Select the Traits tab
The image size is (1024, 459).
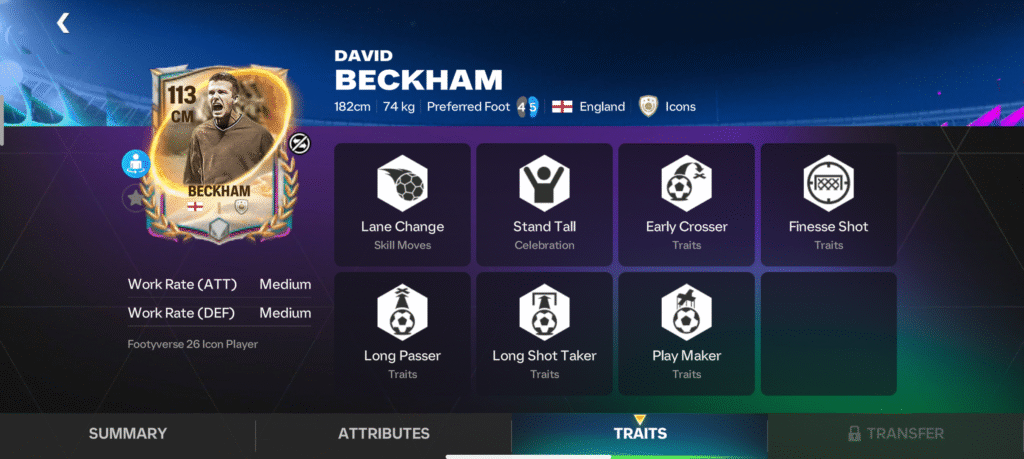(x=640, y=434)
